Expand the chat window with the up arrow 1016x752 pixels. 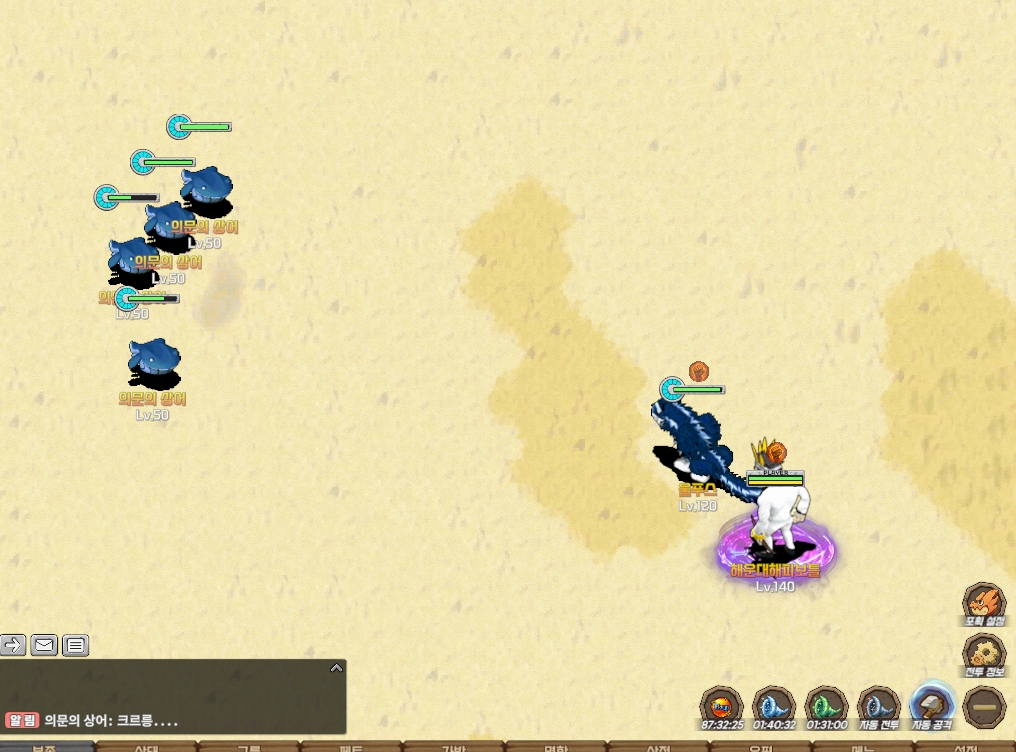pyautogui.click(x=336, y=668)
